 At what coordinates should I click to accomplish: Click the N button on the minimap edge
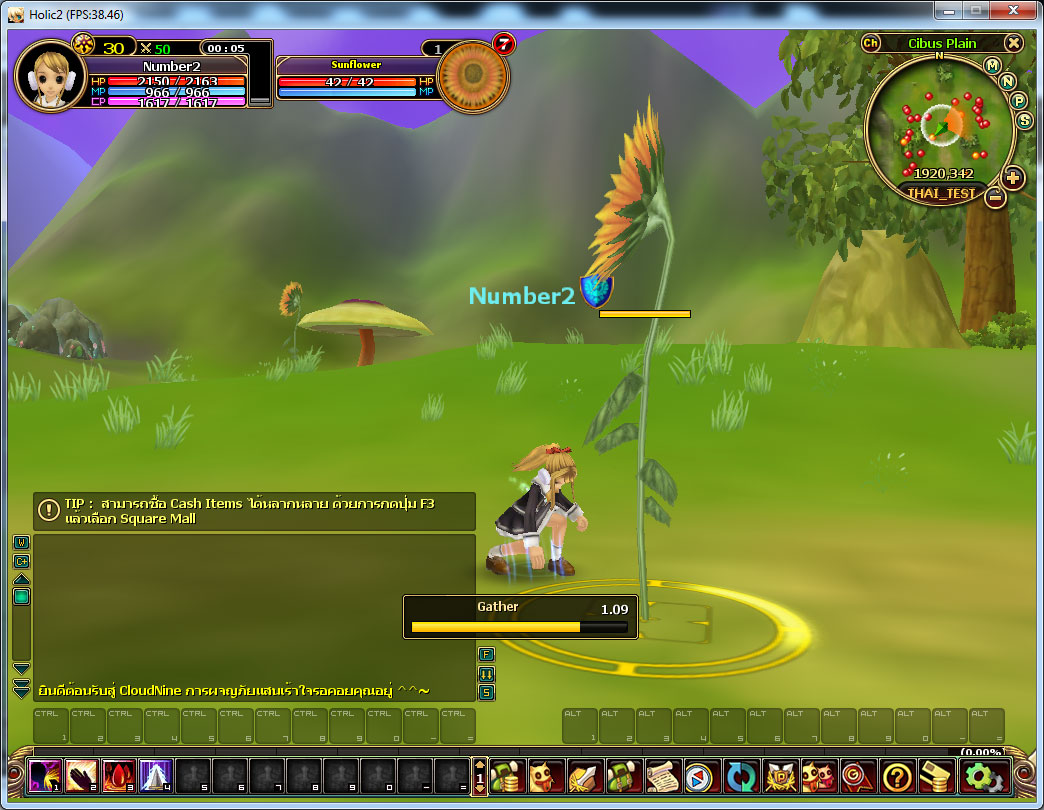(1008, 81)
